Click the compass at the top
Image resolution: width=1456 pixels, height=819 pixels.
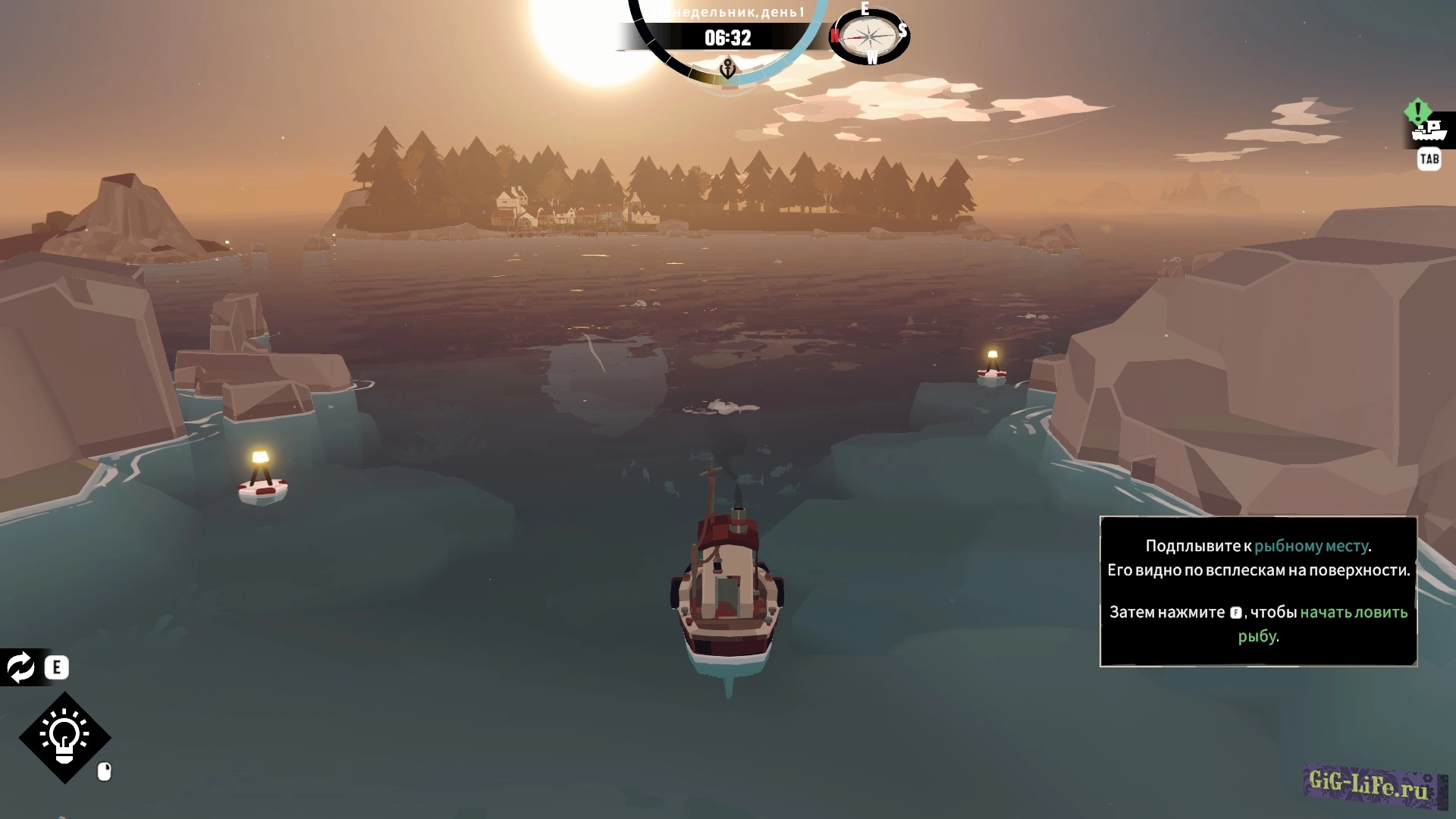869,36
